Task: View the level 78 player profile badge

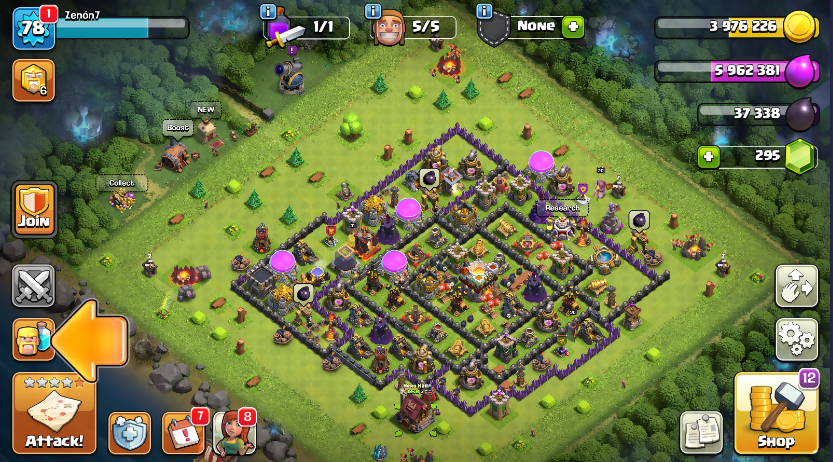Action: [x=32, y=28]
